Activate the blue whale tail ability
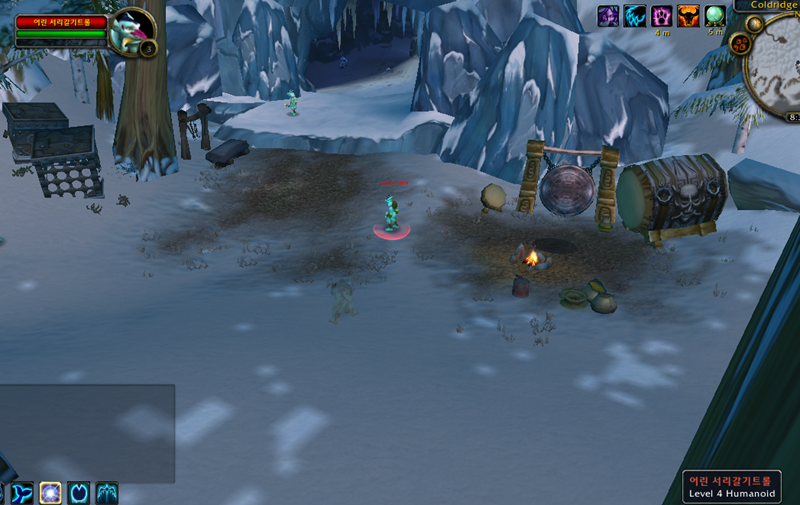 pos(23,493)
